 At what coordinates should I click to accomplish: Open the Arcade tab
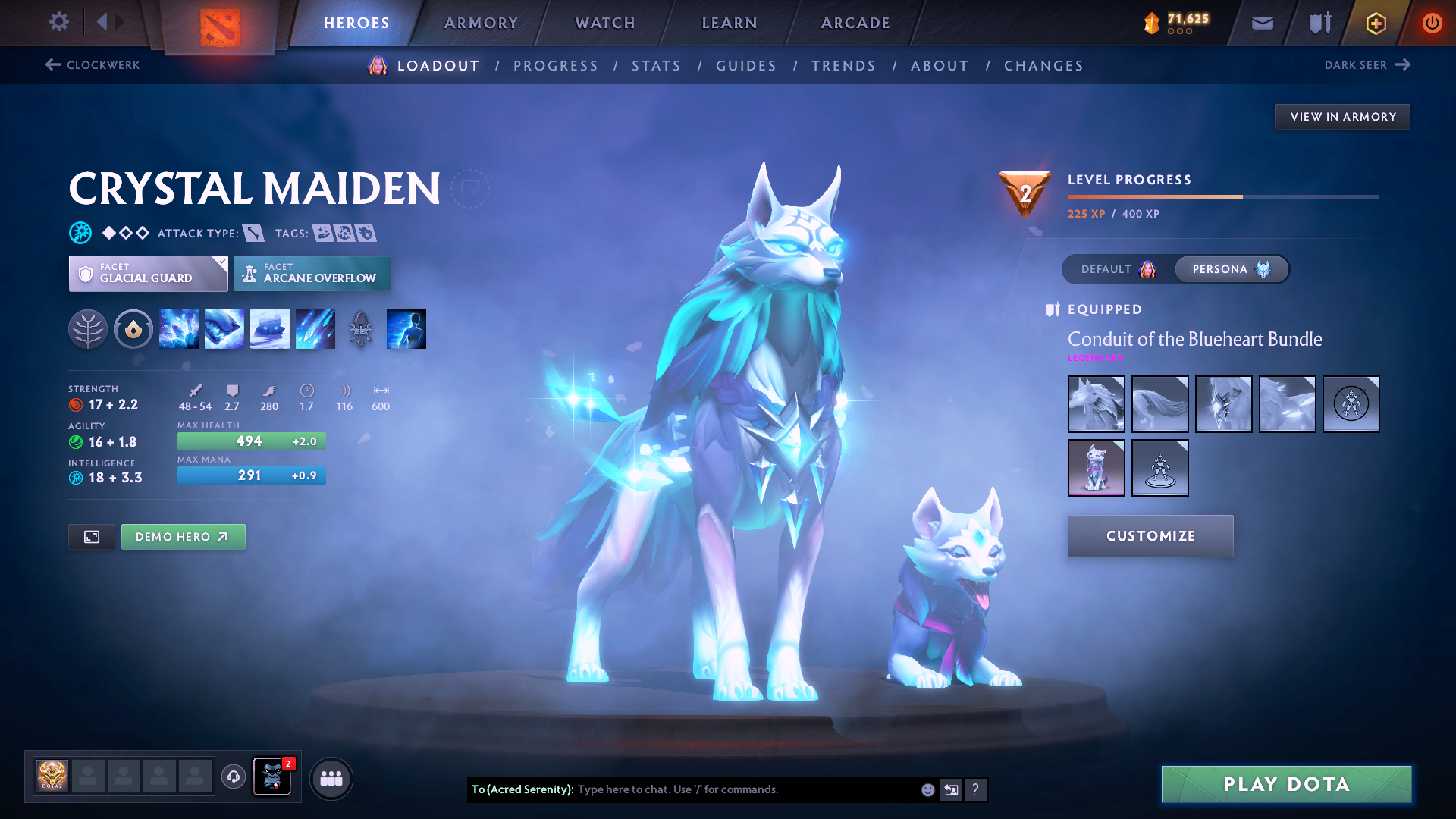point(855,23)
